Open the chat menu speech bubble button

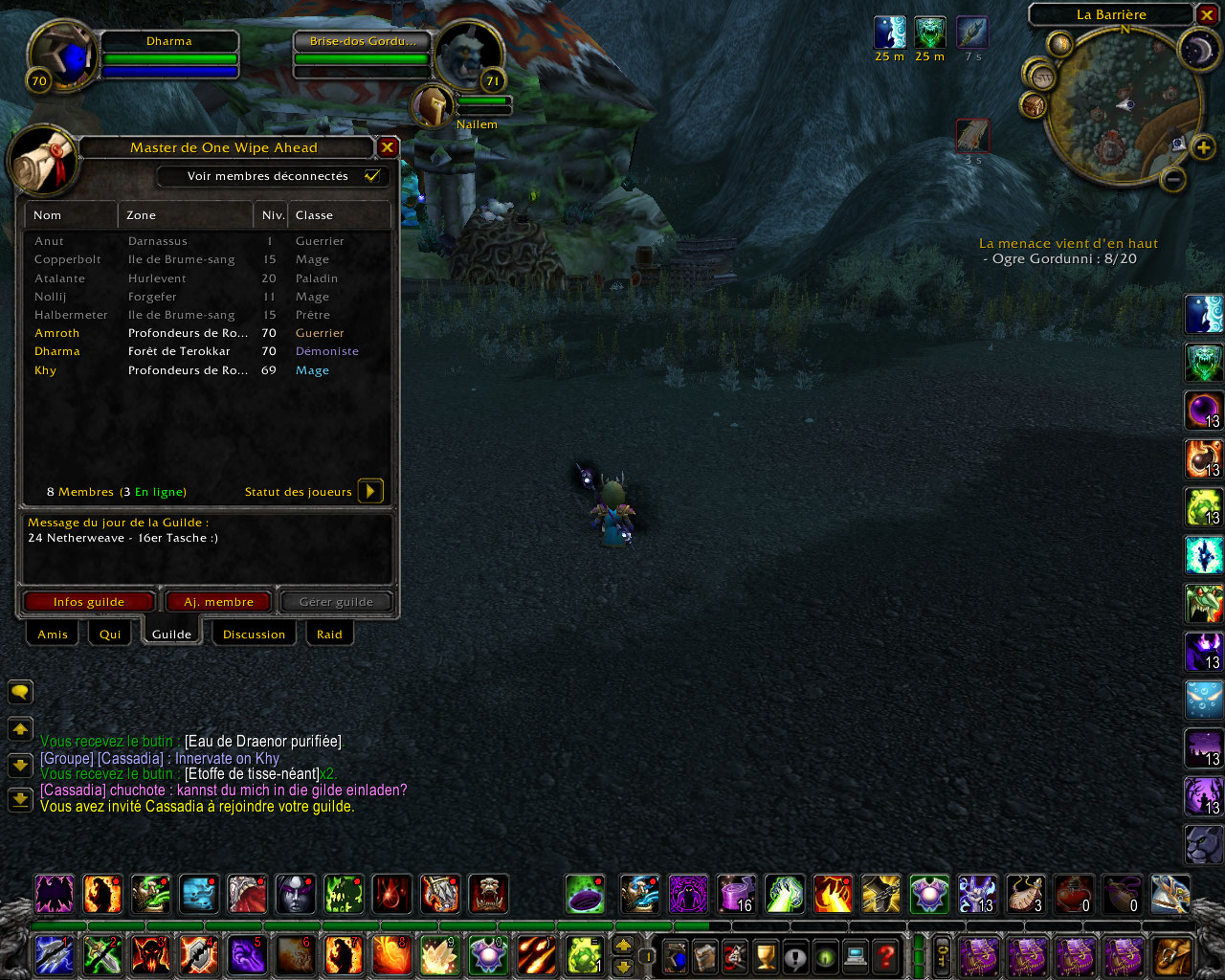point(20,691)
